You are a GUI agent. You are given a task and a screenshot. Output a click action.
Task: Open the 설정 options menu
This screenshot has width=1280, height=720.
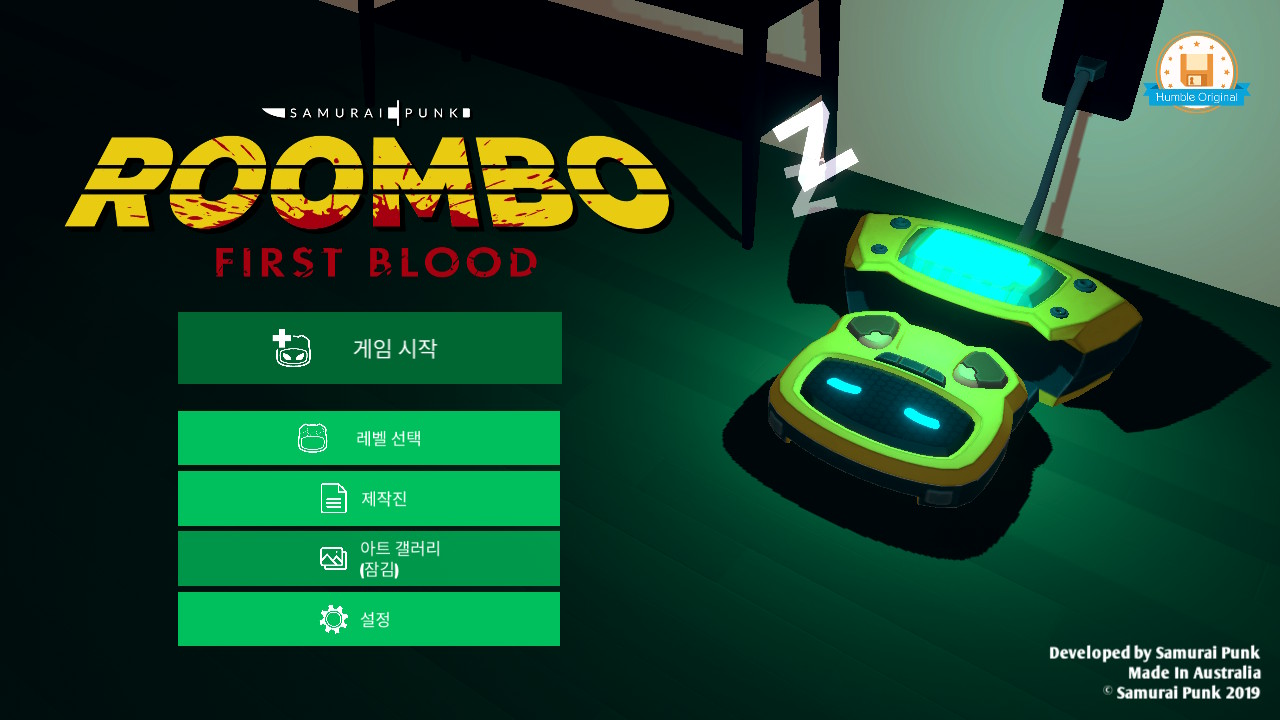coord(368,618)
